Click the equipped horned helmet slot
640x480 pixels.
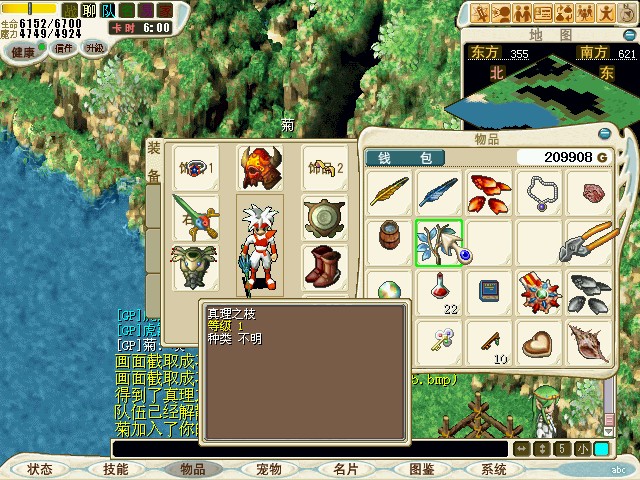259,168
